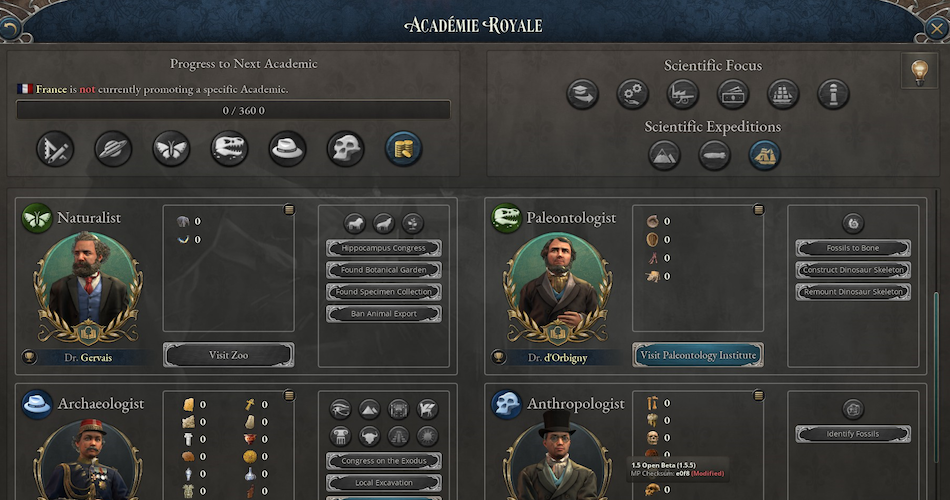Select the gold coins promotion icon

[403, 149]
